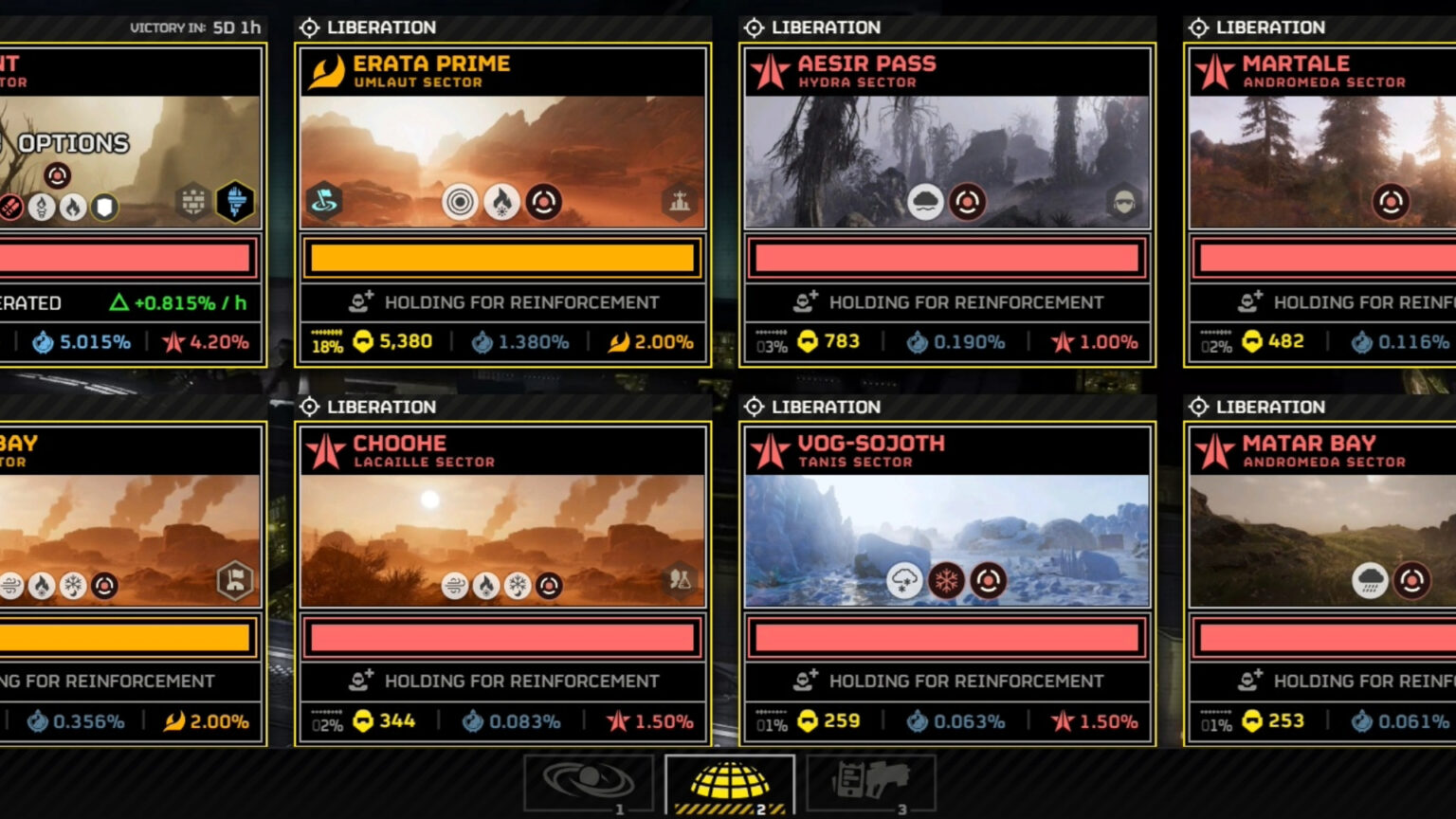Switch to the galaxy view tab 1
1456x819 pixels.
[x=589, y=779]
